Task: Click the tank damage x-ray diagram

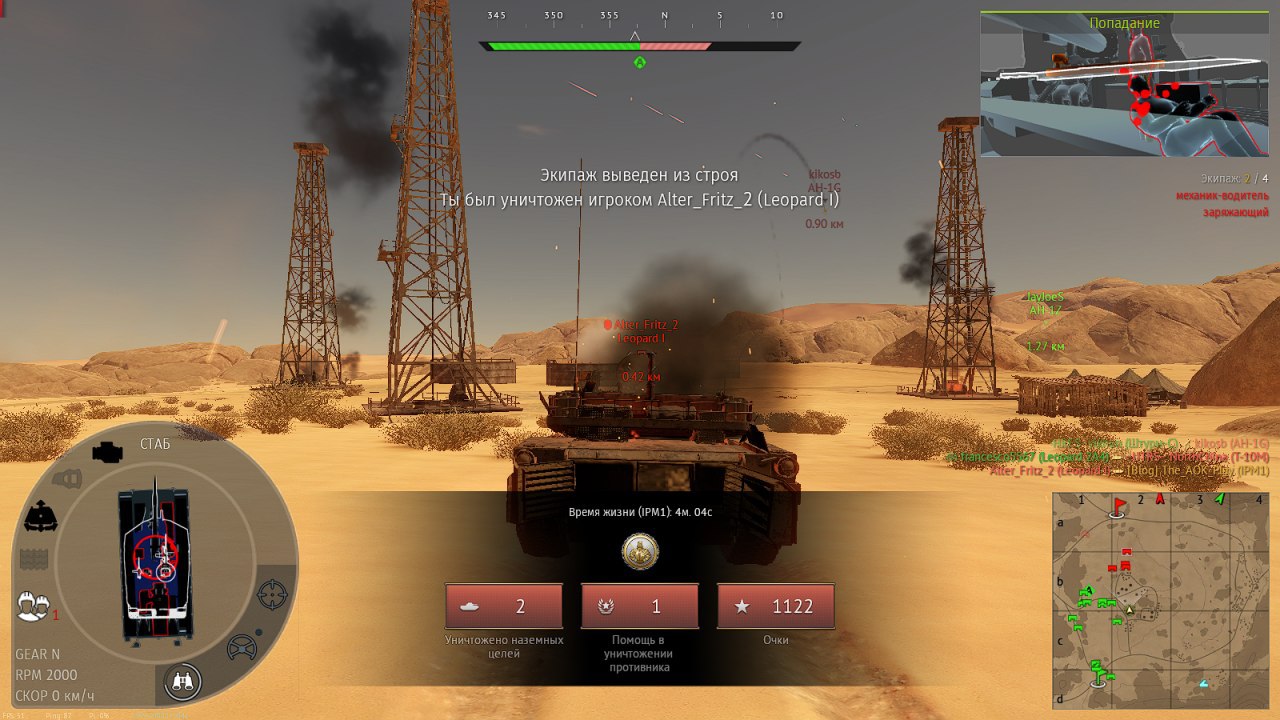Action: 155,565
